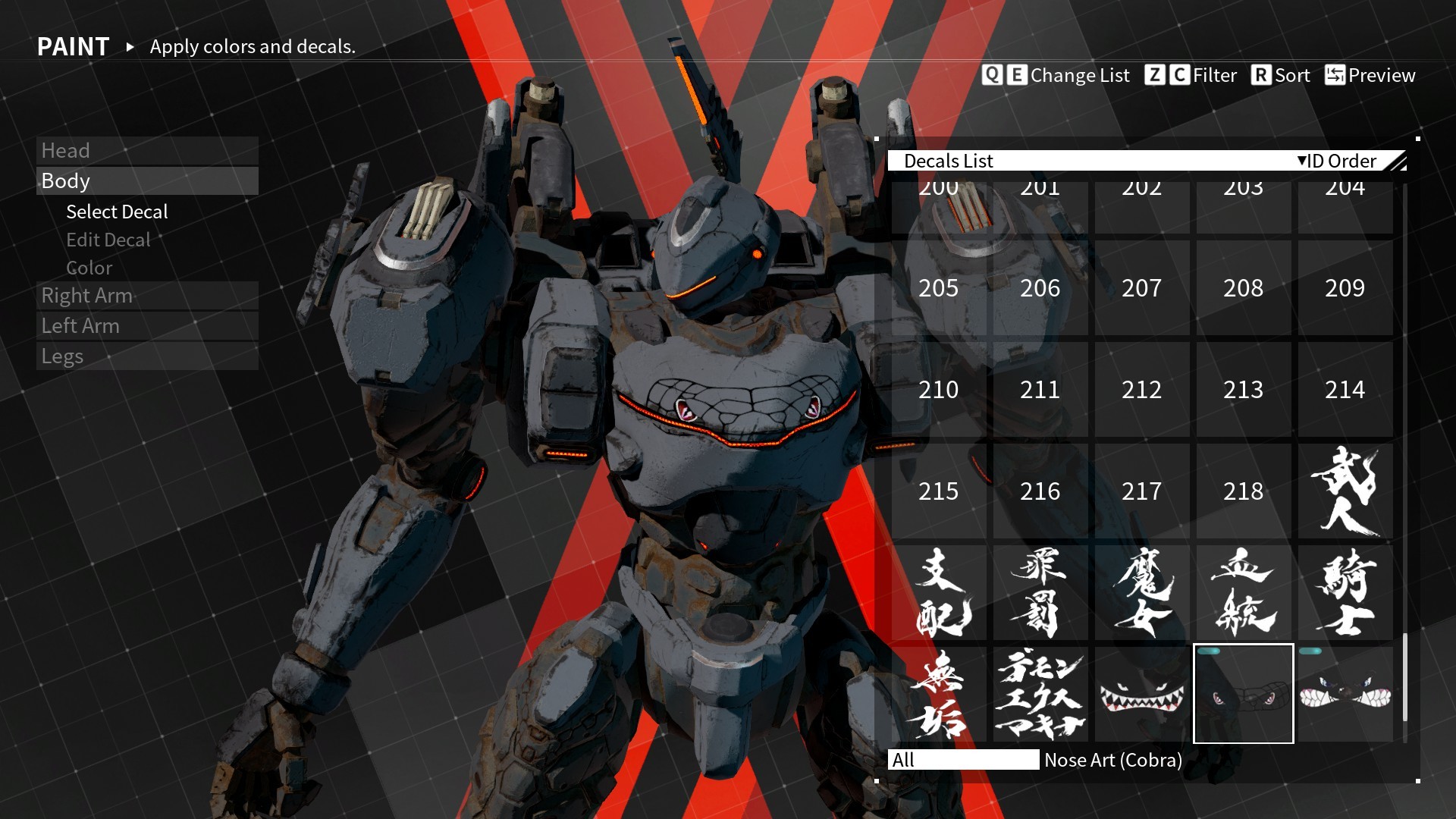Open the Legs part category
1456x819 pixels.
pos(62,356)
